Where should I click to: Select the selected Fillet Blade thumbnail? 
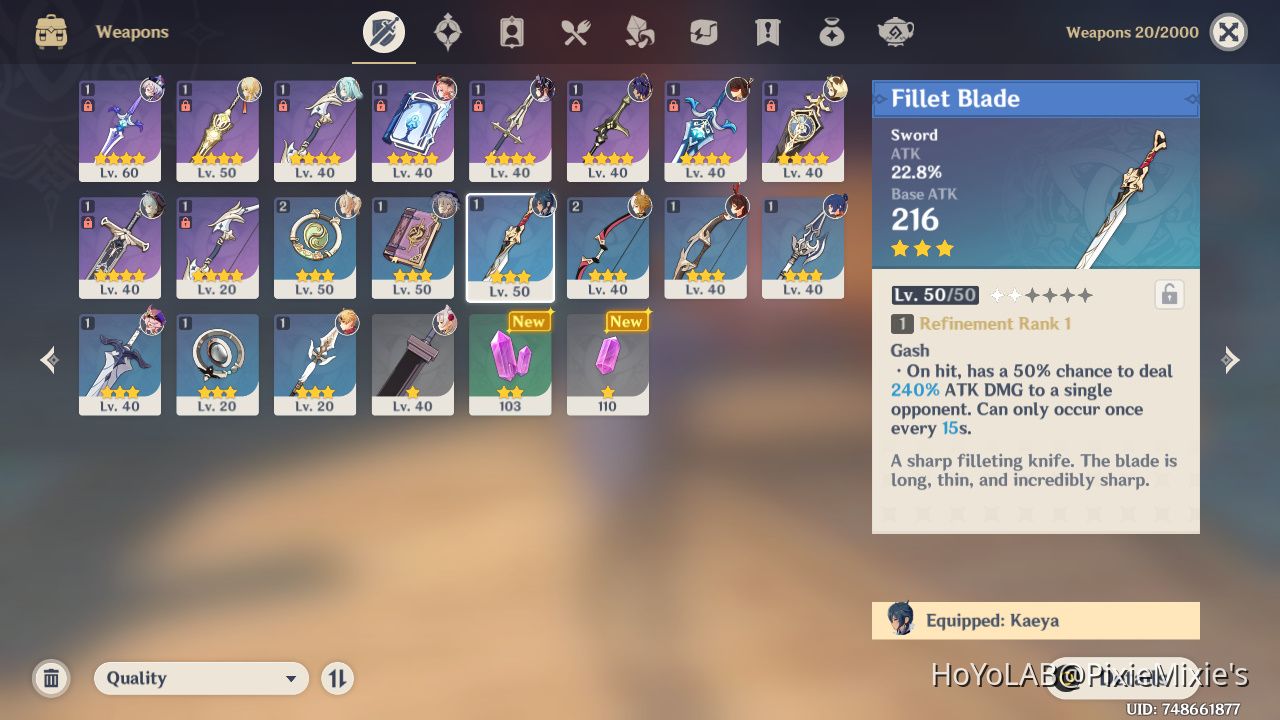click(x=510, y=247)
